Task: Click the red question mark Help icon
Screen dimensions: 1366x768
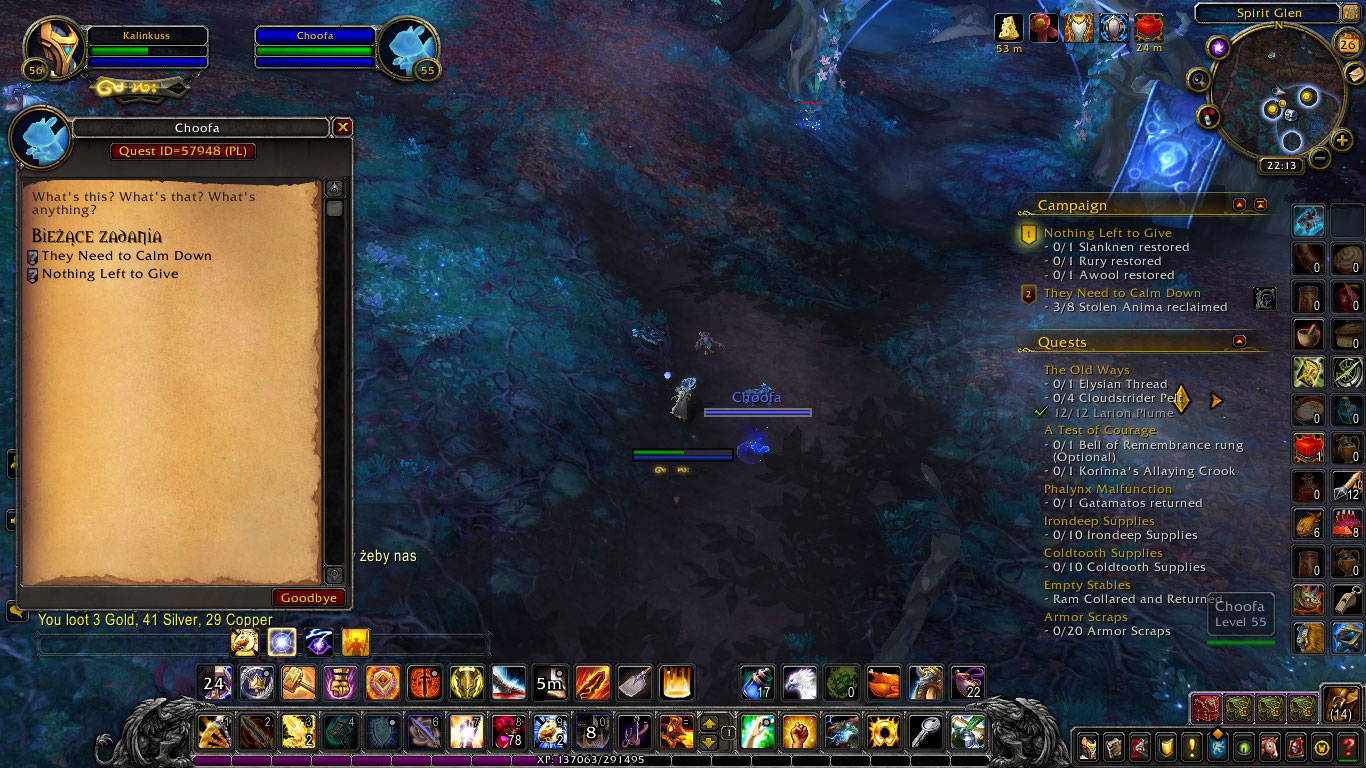Action: tap(1349, 748)
